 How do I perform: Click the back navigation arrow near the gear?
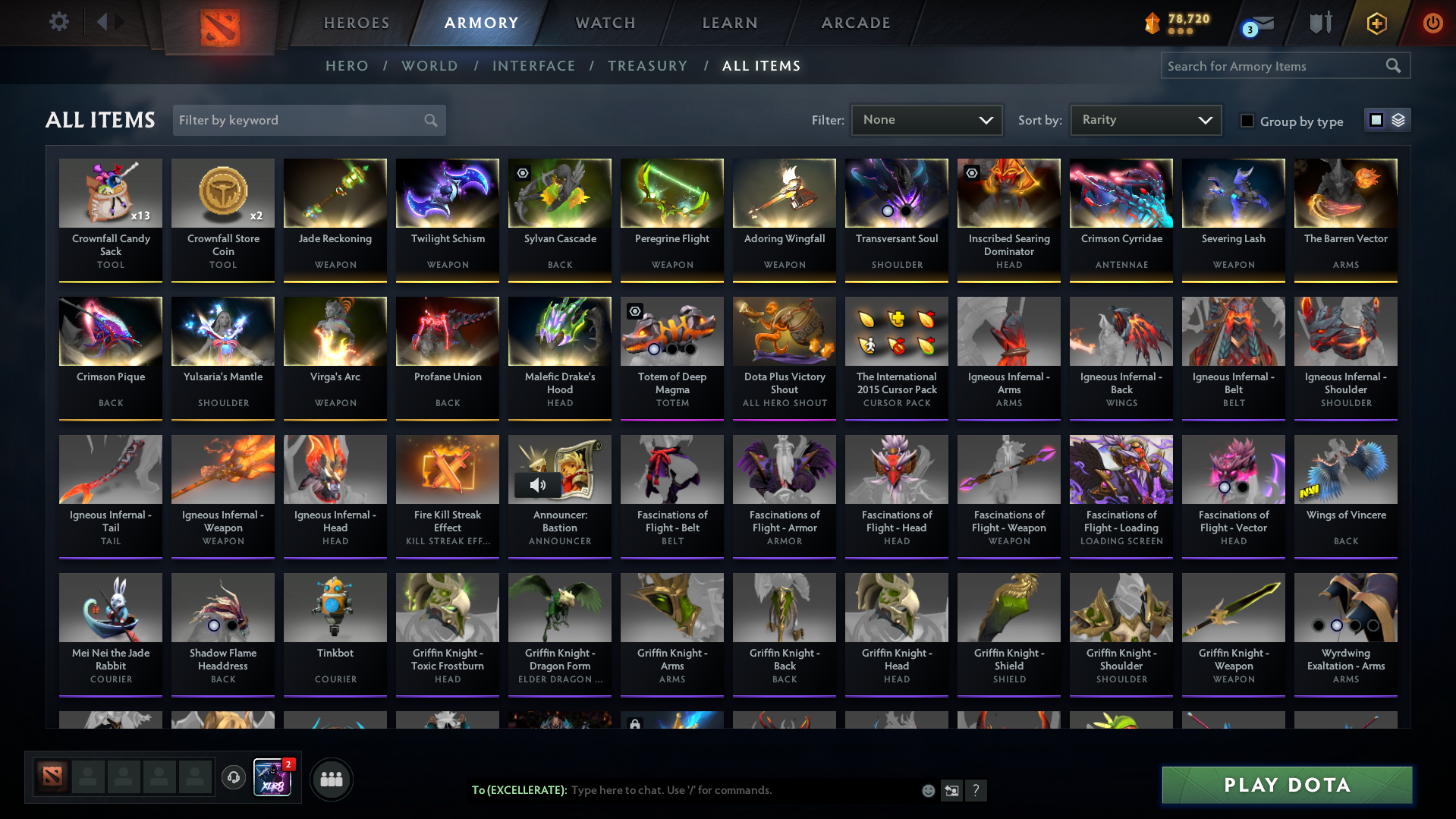104,22
